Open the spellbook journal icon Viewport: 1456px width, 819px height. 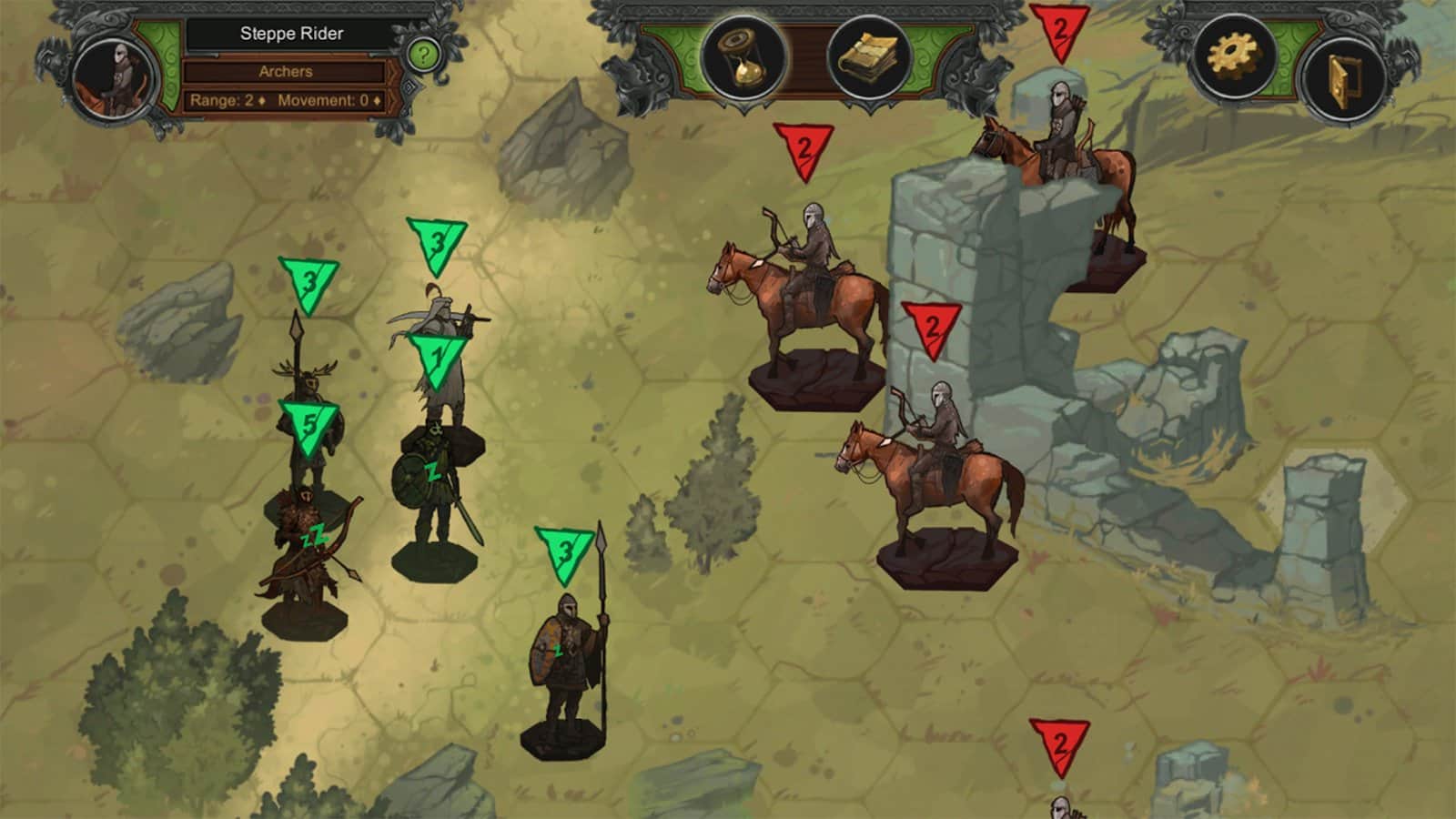click(868, 58)
